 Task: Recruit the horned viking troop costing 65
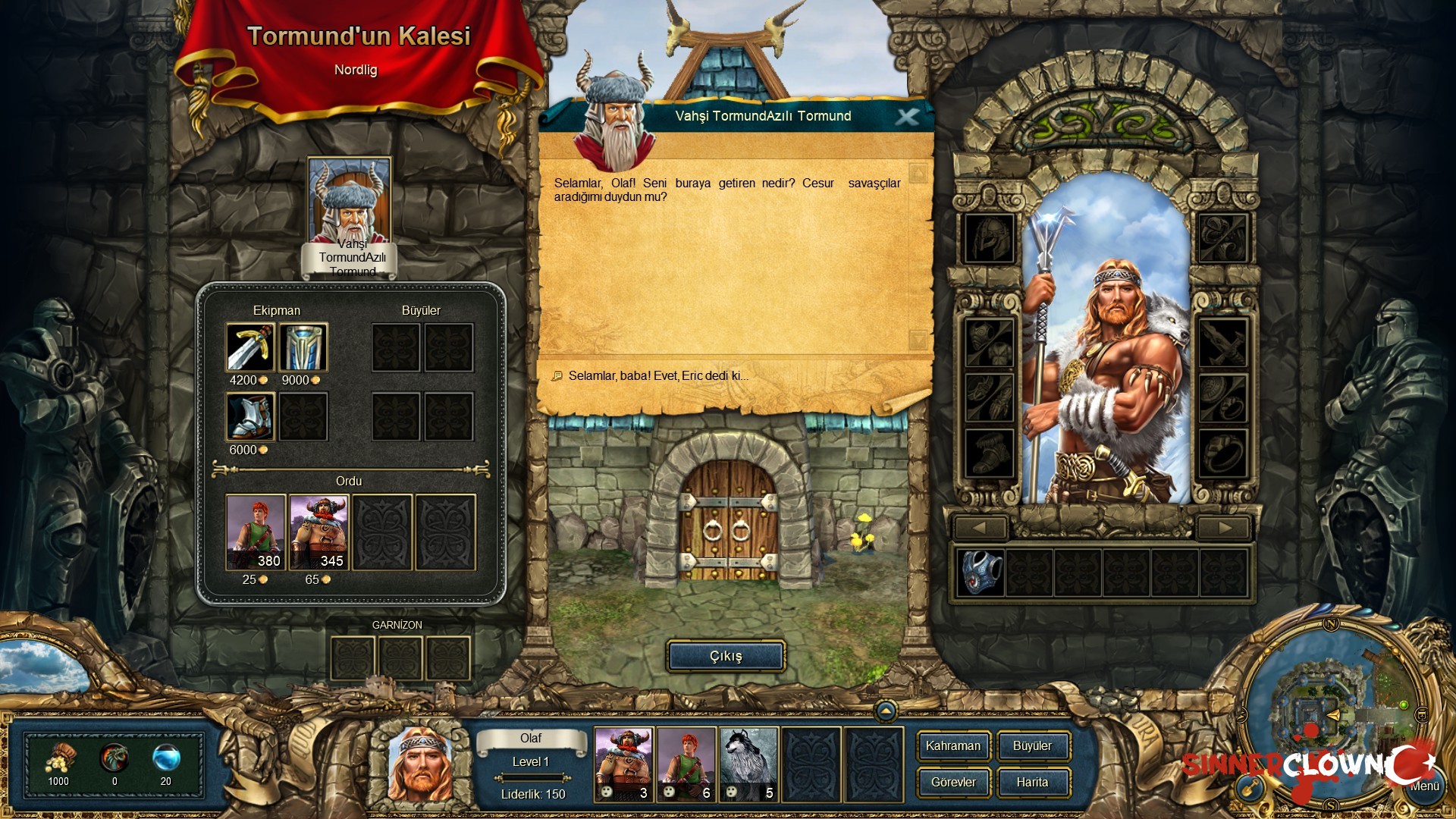tap(319, 532)
